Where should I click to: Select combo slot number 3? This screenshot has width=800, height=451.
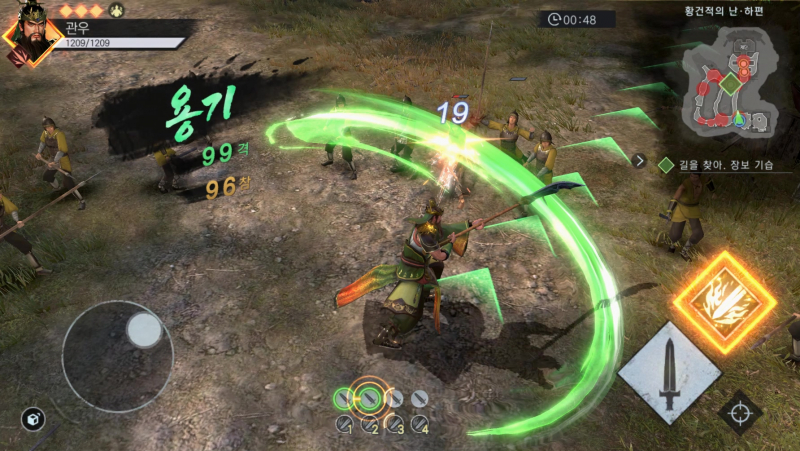tap(395, 424)
